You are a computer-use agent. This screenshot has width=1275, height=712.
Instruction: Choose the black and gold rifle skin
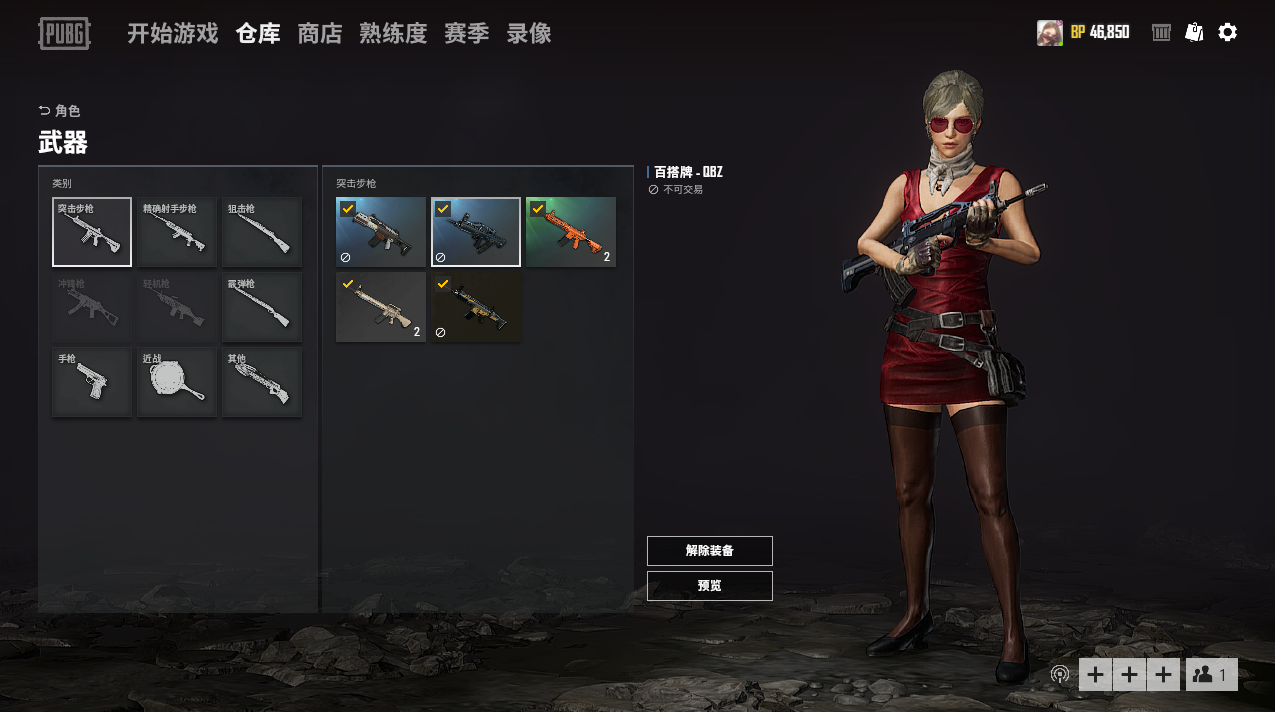point(476,307)
